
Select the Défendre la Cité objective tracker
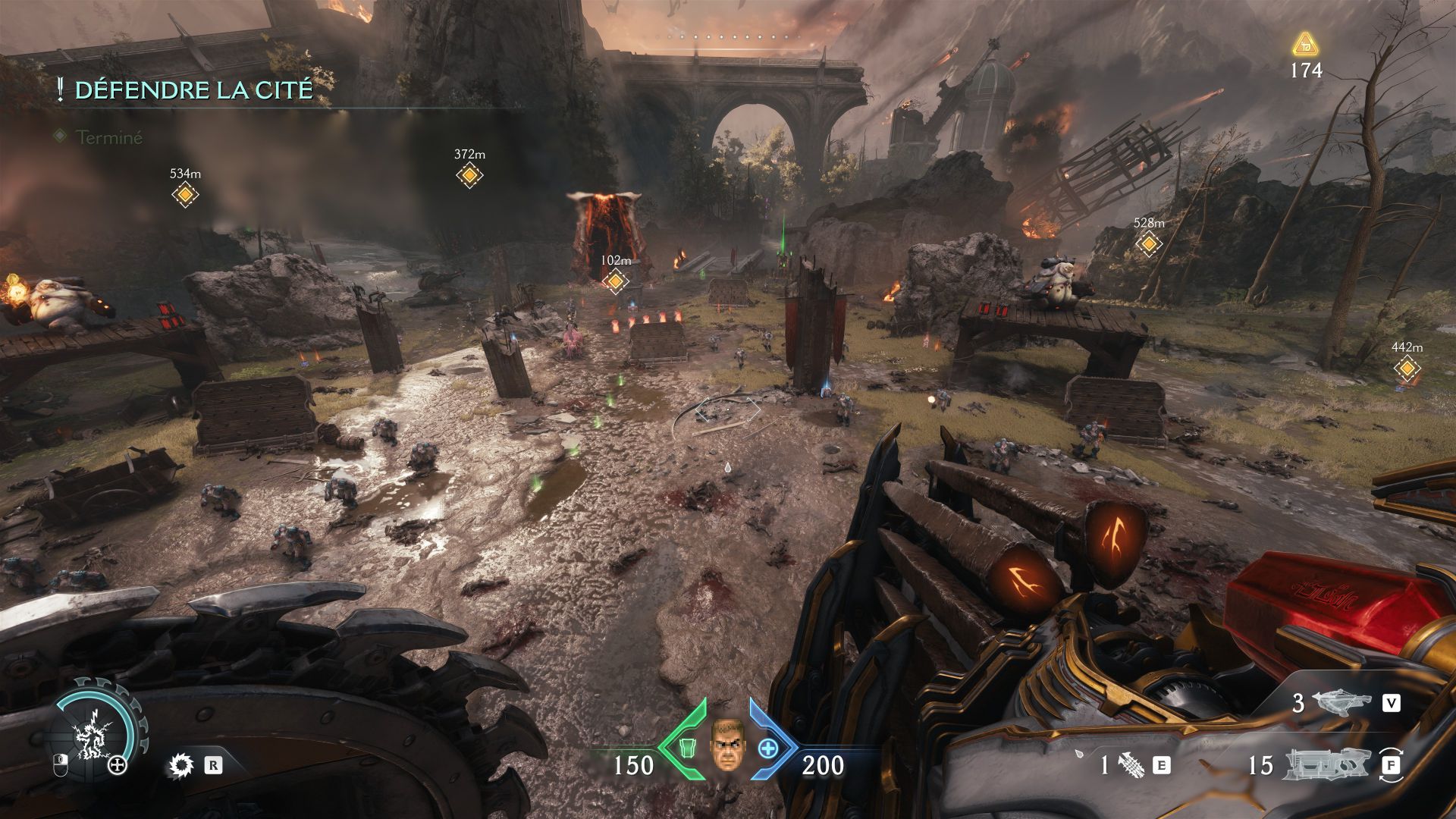[193, 90]
